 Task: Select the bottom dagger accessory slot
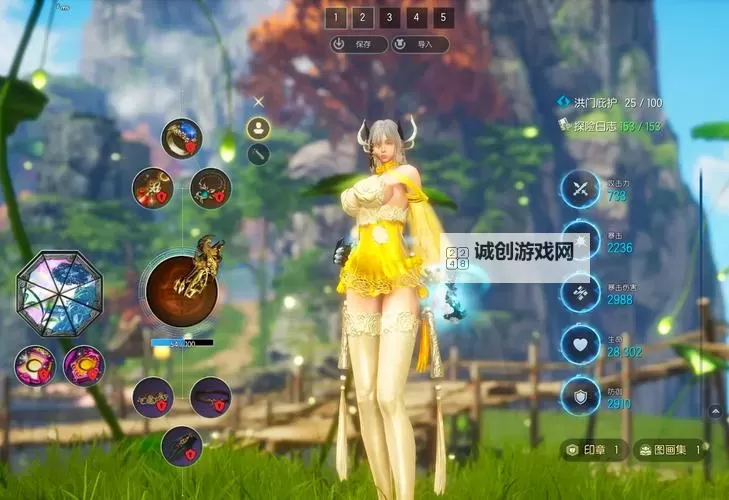point(181,446)
